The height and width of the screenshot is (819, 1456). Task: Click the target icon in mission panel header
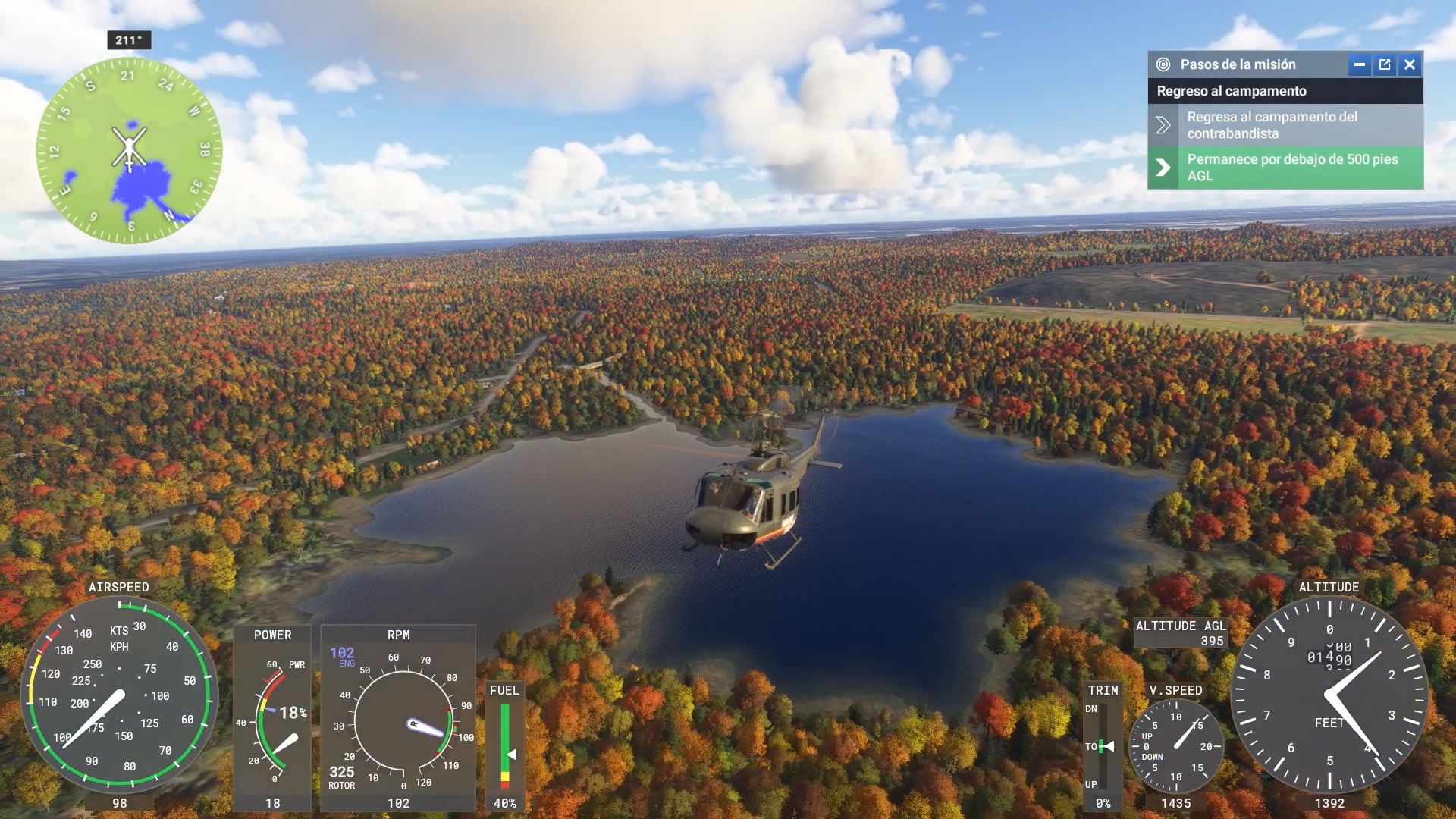(1163, 64)
